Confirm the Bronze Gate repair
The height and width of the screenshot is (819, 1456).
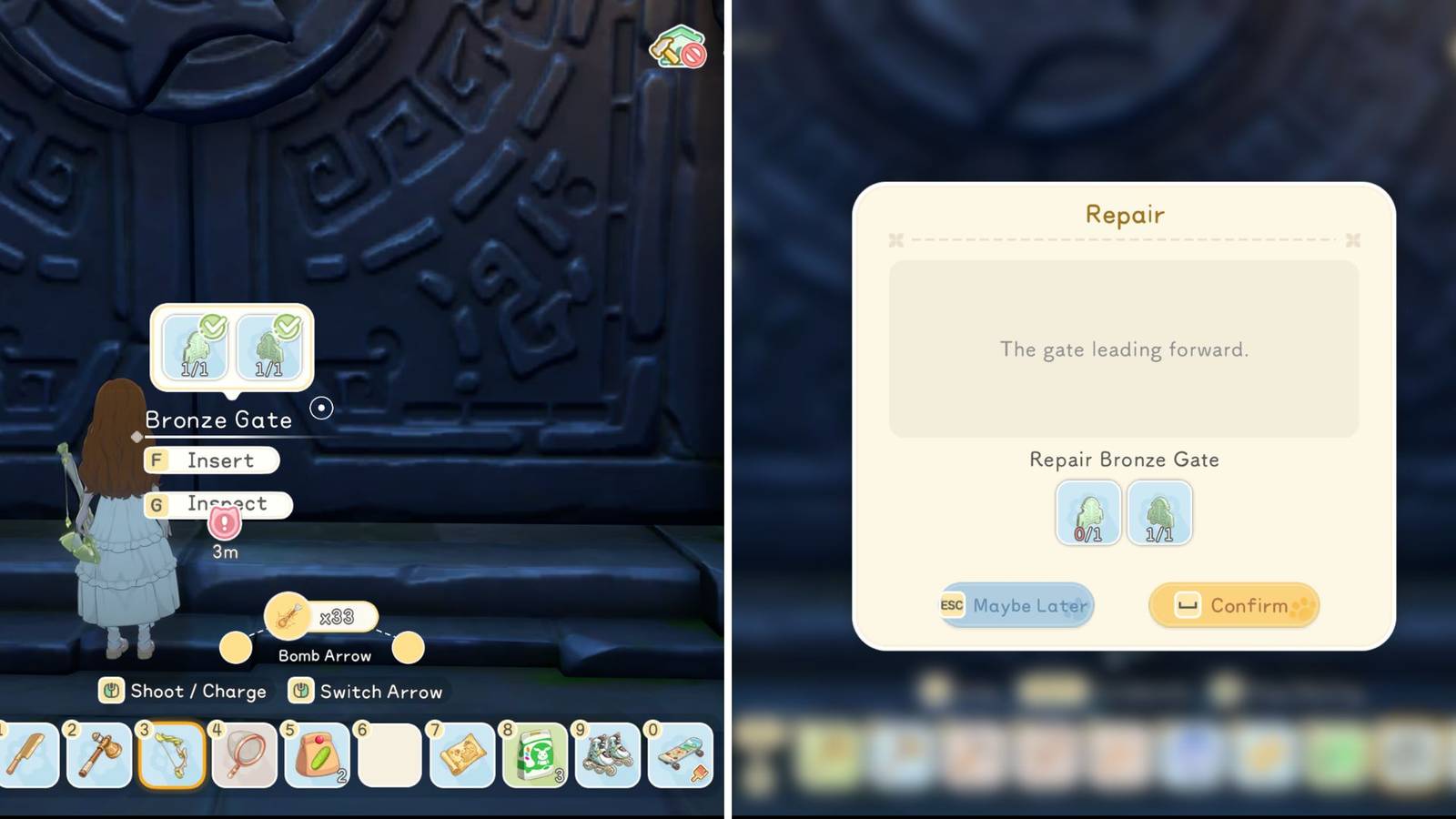(1233, 605)
